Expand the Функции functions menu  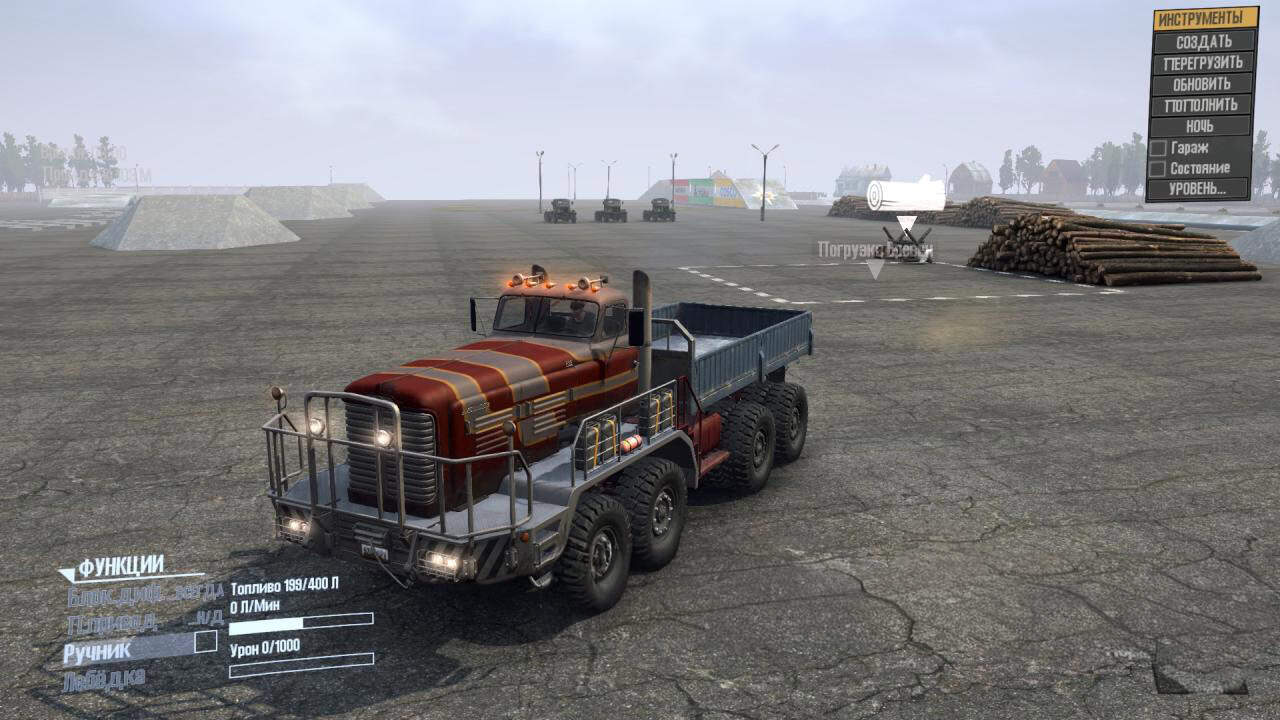coord(121,566)
